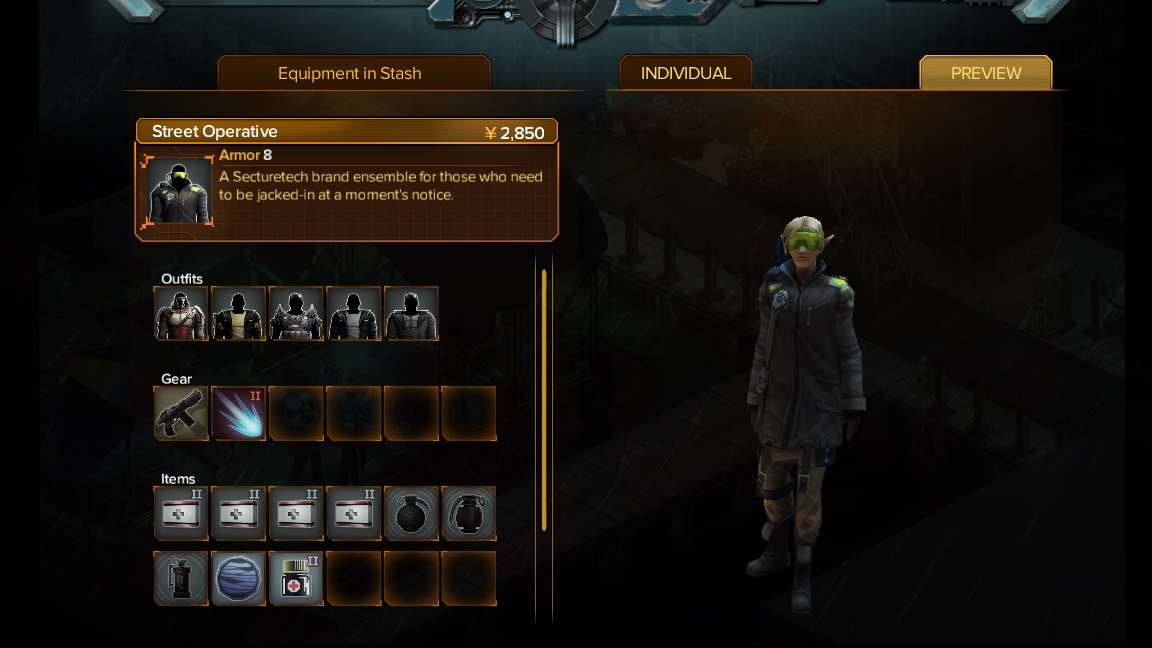Choose the blue striped orb item
Screen dimensions: 1152x648
tap(238, 578)
